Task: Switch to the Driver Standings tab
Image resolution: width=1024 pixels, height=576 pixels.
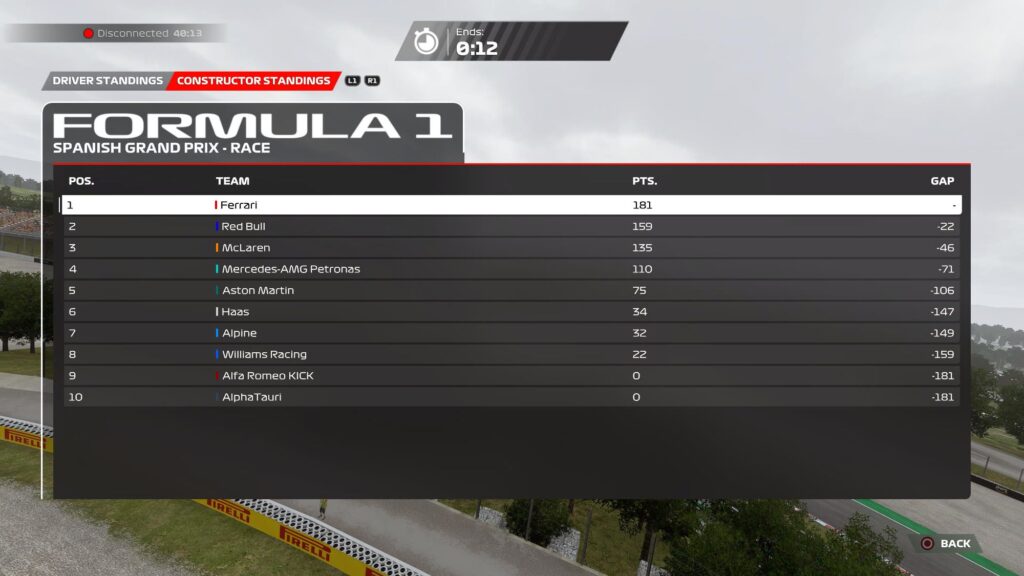Action: [x=107, y=81]
